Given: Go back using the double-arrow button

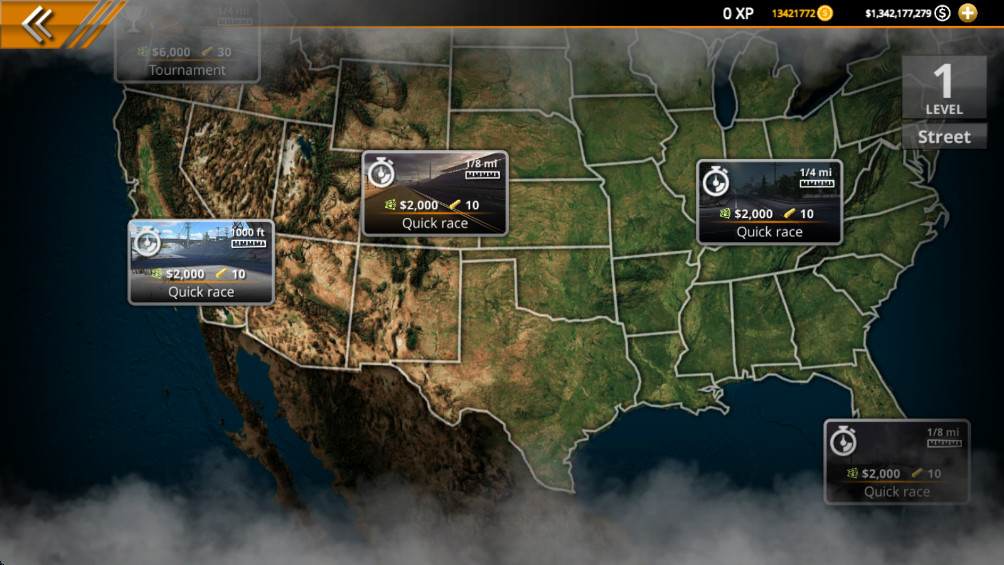Looking at the screenshot, I should click(37, 23).
